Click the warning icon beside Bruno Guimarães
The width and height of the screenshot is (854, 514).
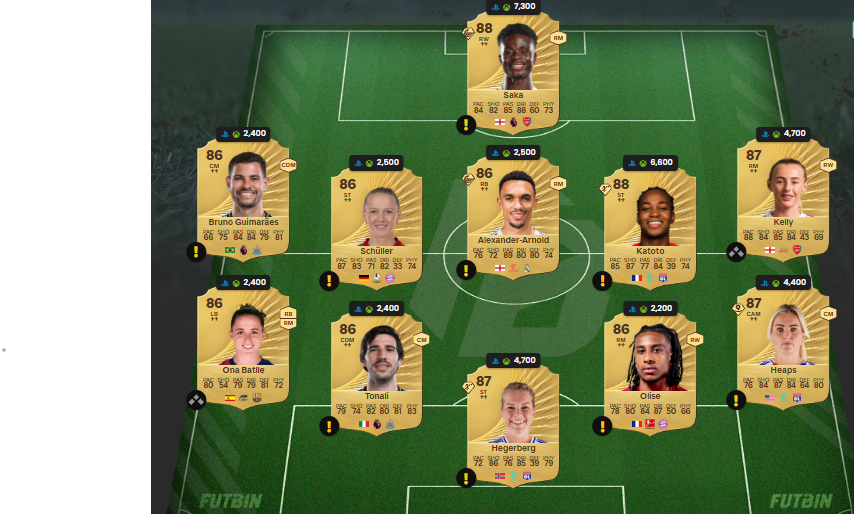pyautogui.click(x=196, y=252)
